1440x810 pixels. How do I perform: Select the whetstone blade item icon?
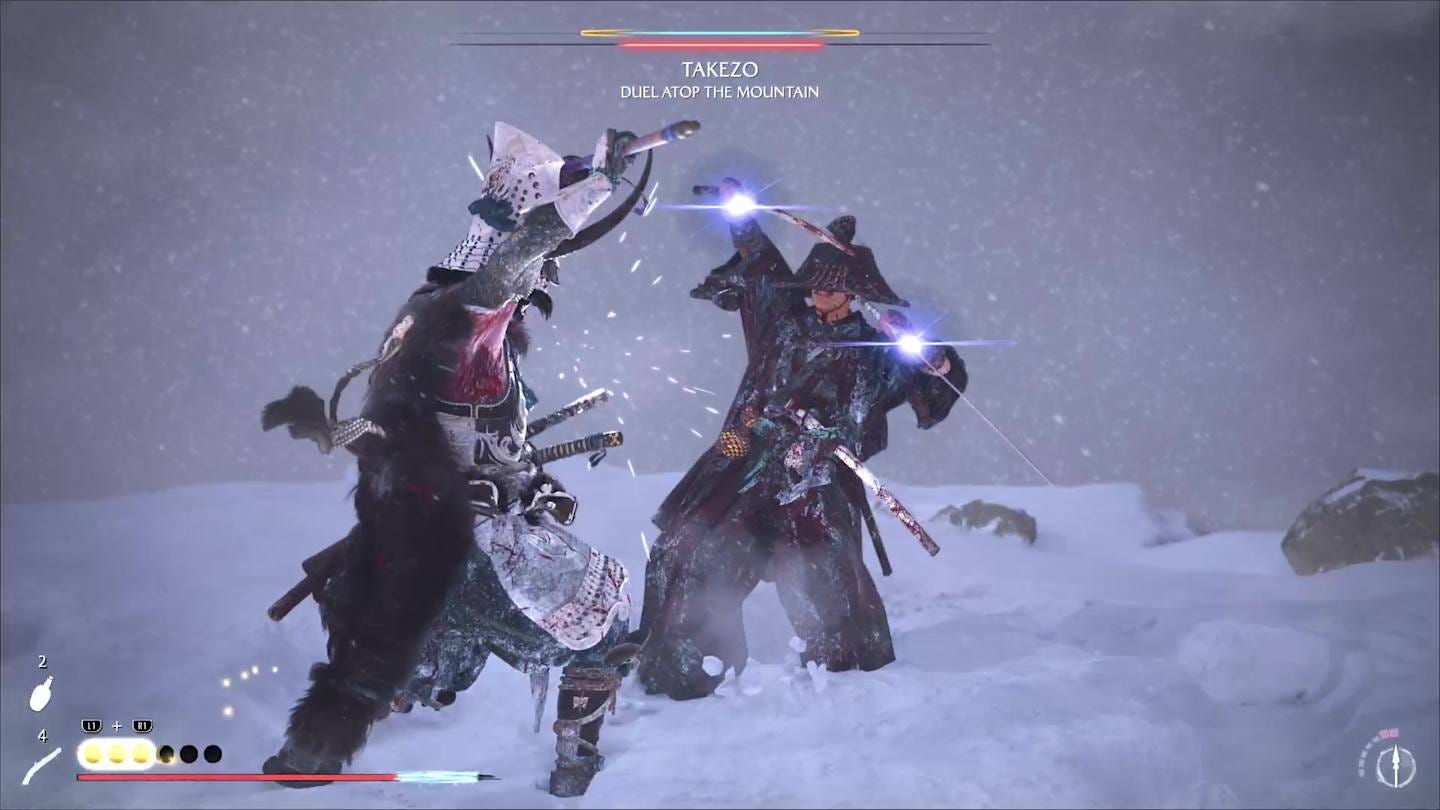40,768
